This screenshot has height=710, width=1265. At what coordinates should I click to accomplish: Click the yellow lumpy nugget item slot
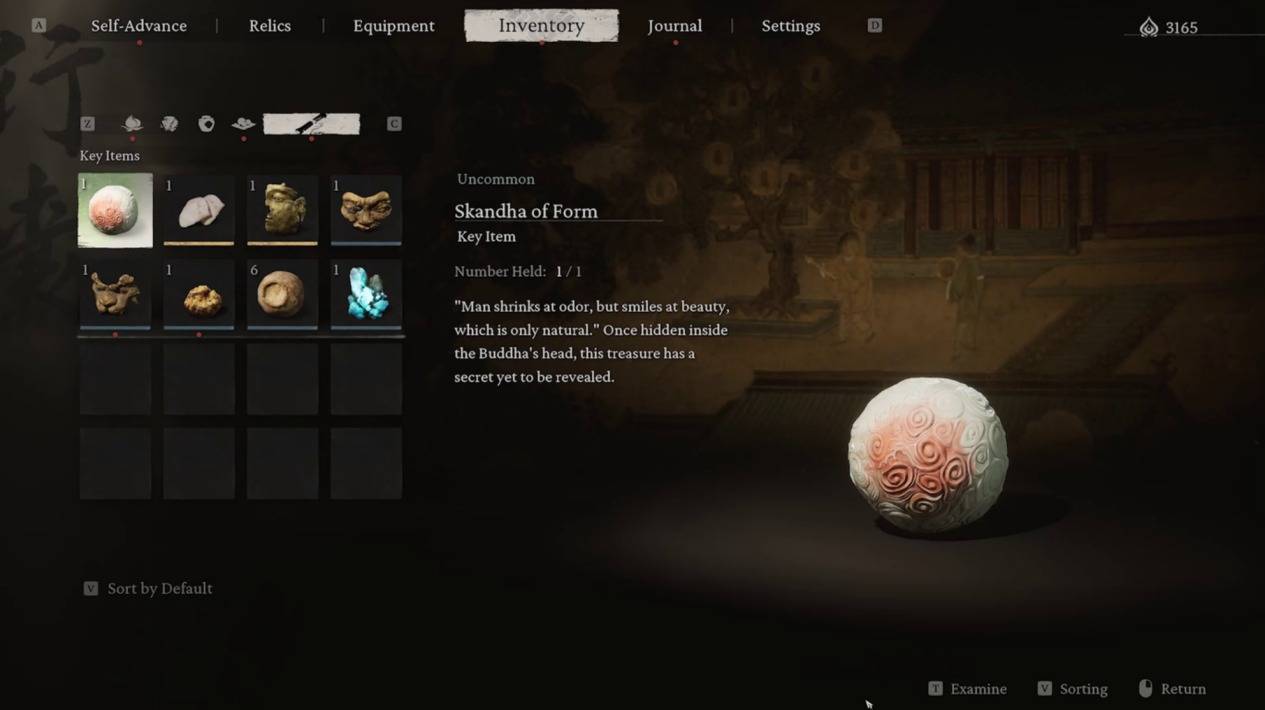pos(199,294)
